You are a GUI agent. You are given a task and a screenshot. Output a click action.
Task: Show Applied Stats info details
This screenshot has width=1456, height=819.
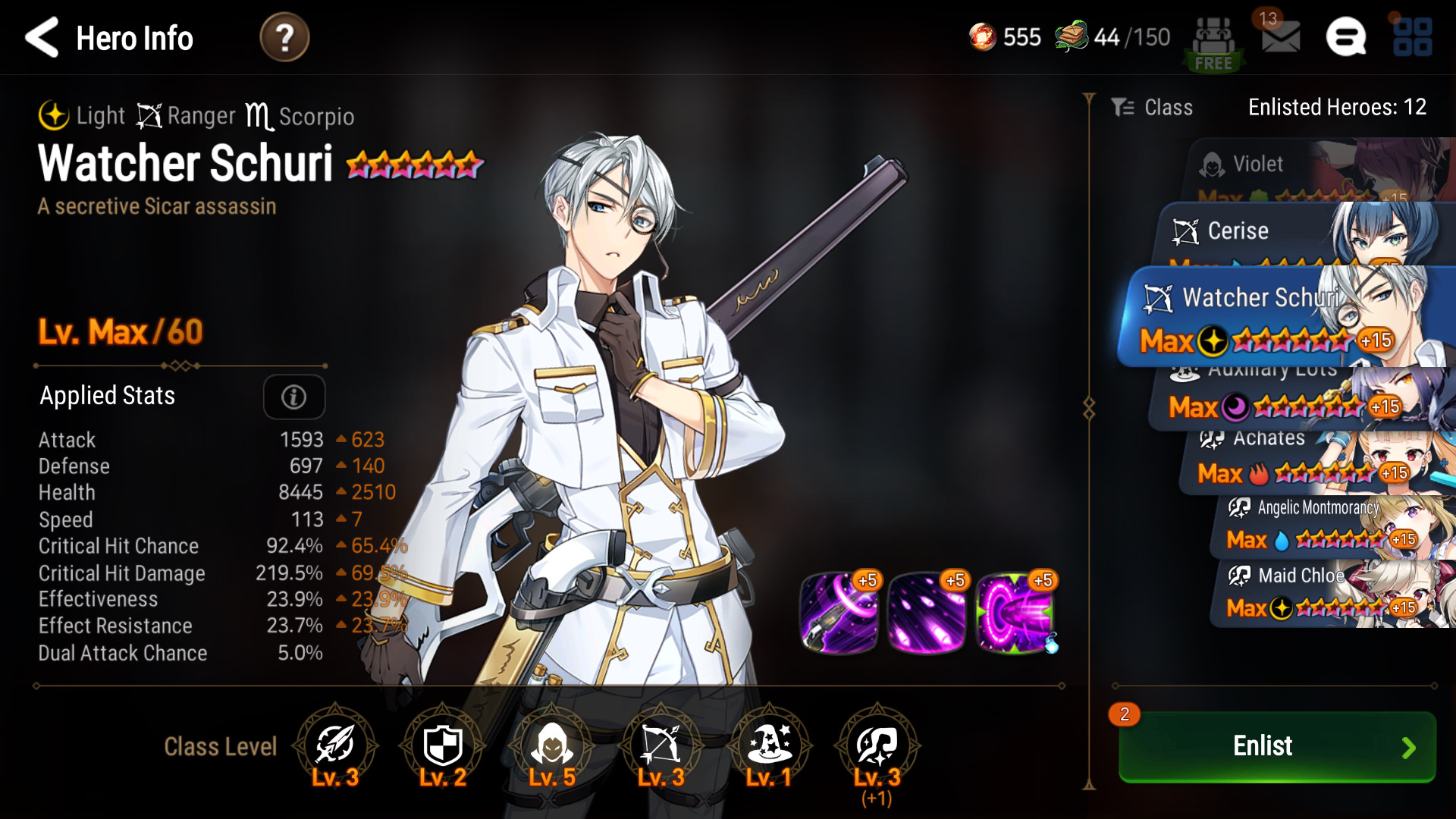[x=293, y=397]
